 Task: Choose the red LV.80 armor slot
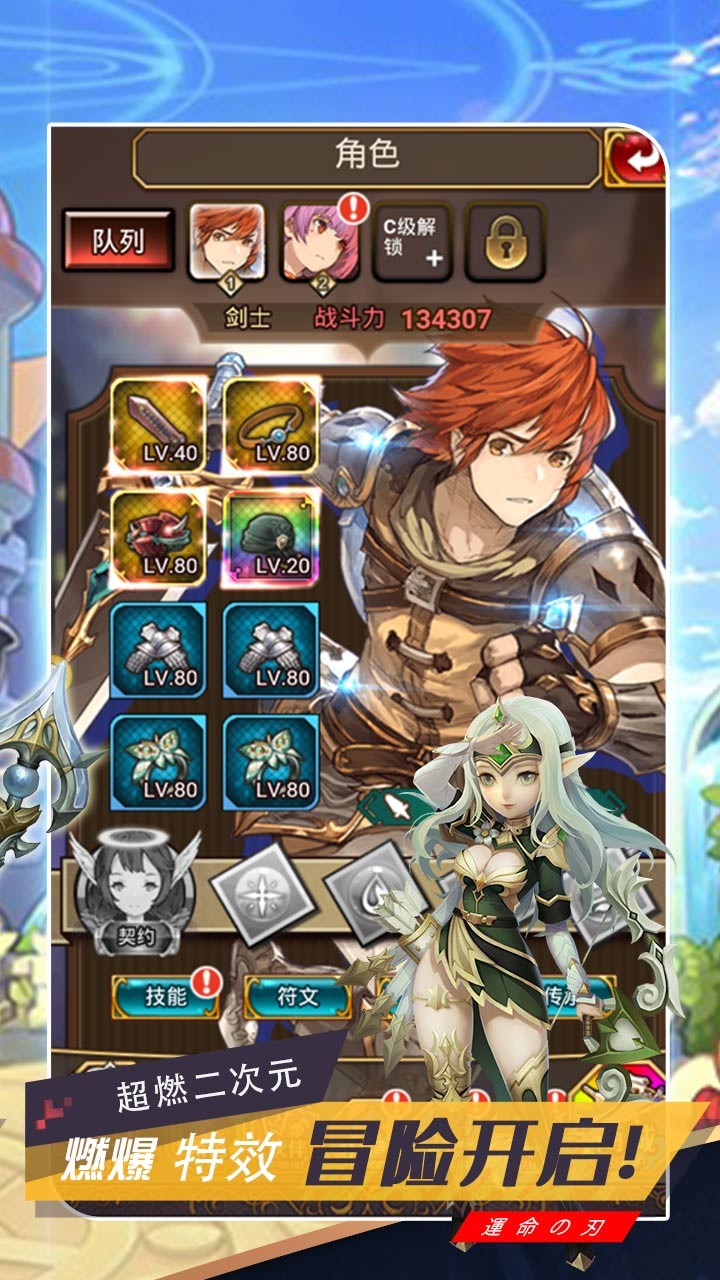point(157,536)
